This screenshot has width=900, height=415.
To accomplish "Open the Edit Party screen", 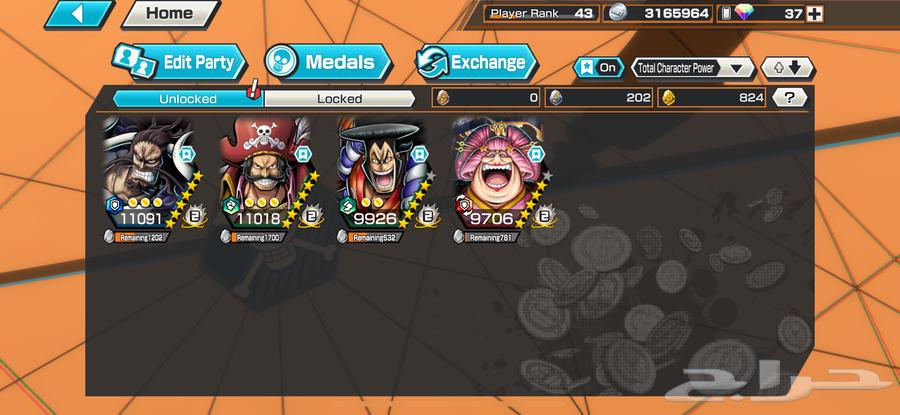I will point(175,62).
